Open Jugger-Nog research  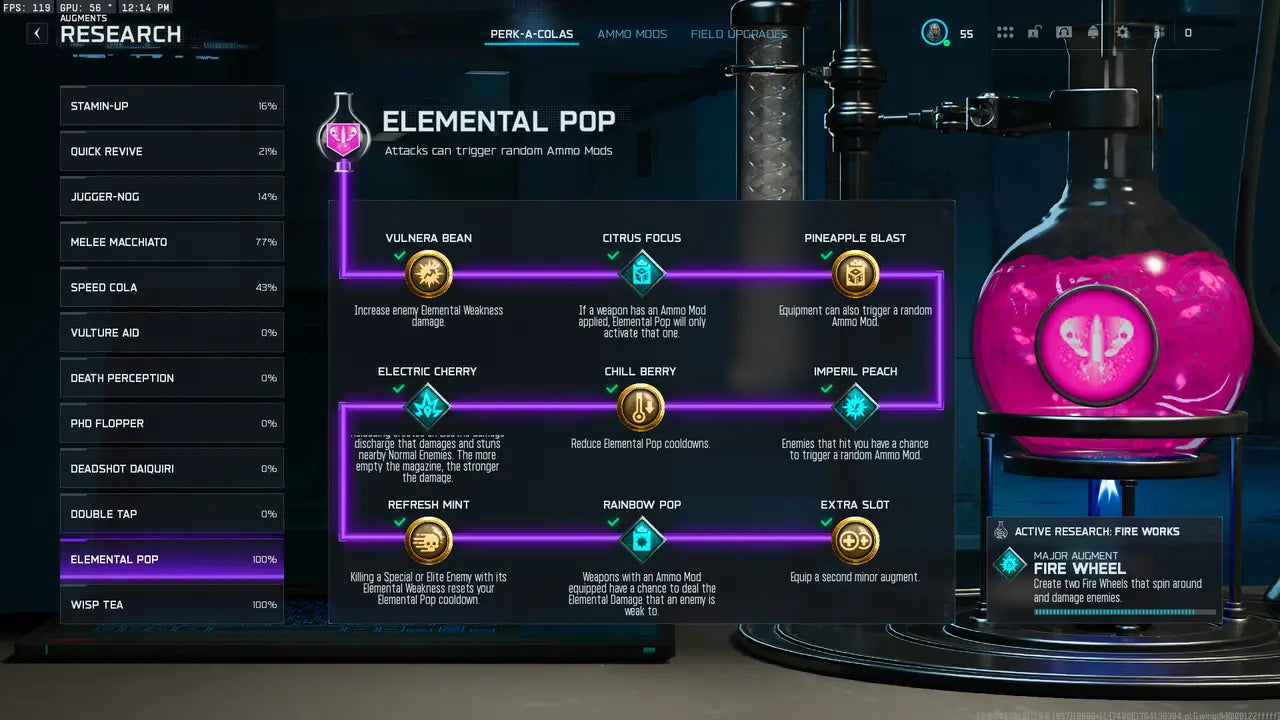(x=171, y=197)
